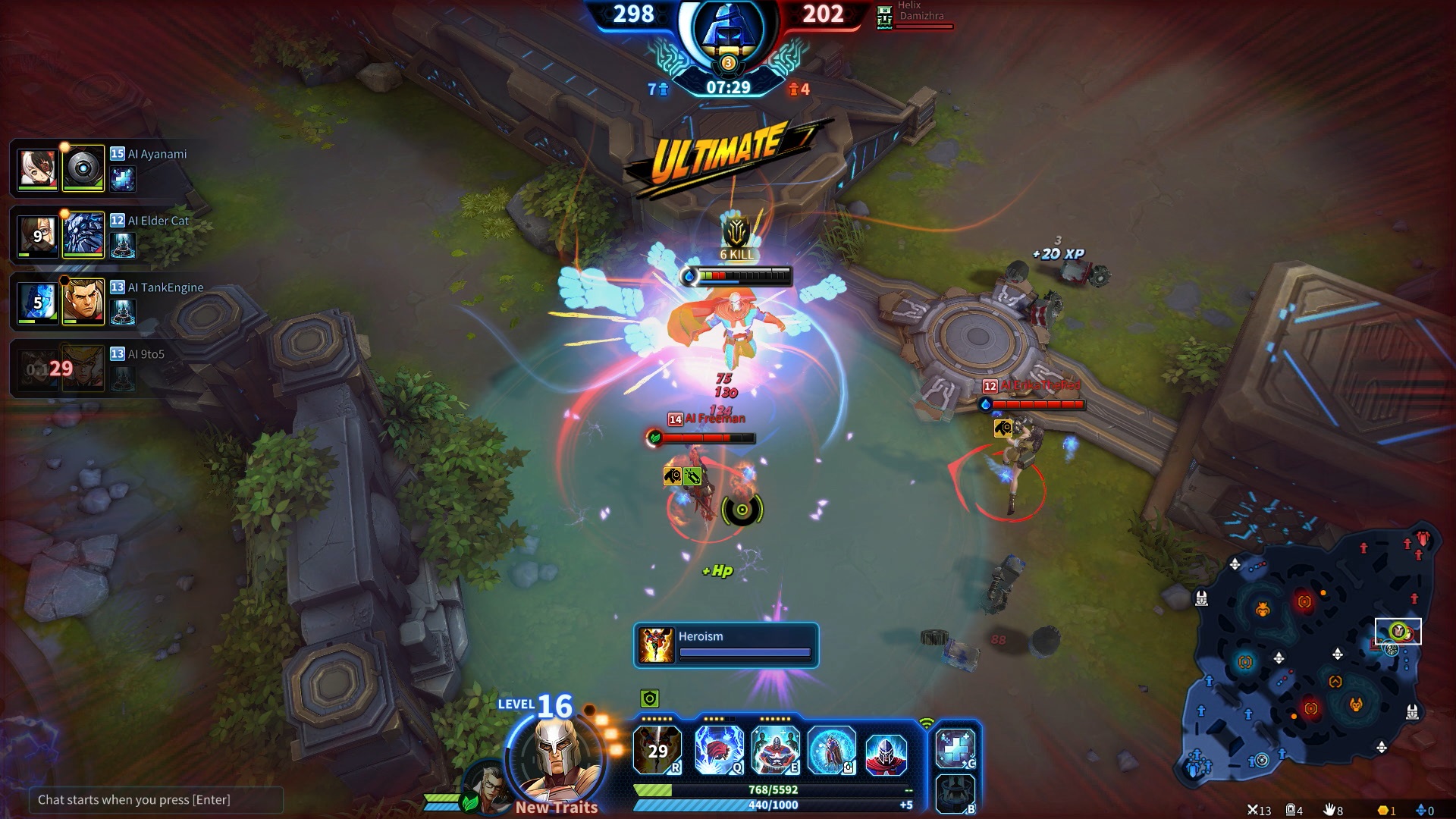Select AI Ayanami's robot eye hero portrait
Viewport: 1456px width, 819px height.
[83, 168]
